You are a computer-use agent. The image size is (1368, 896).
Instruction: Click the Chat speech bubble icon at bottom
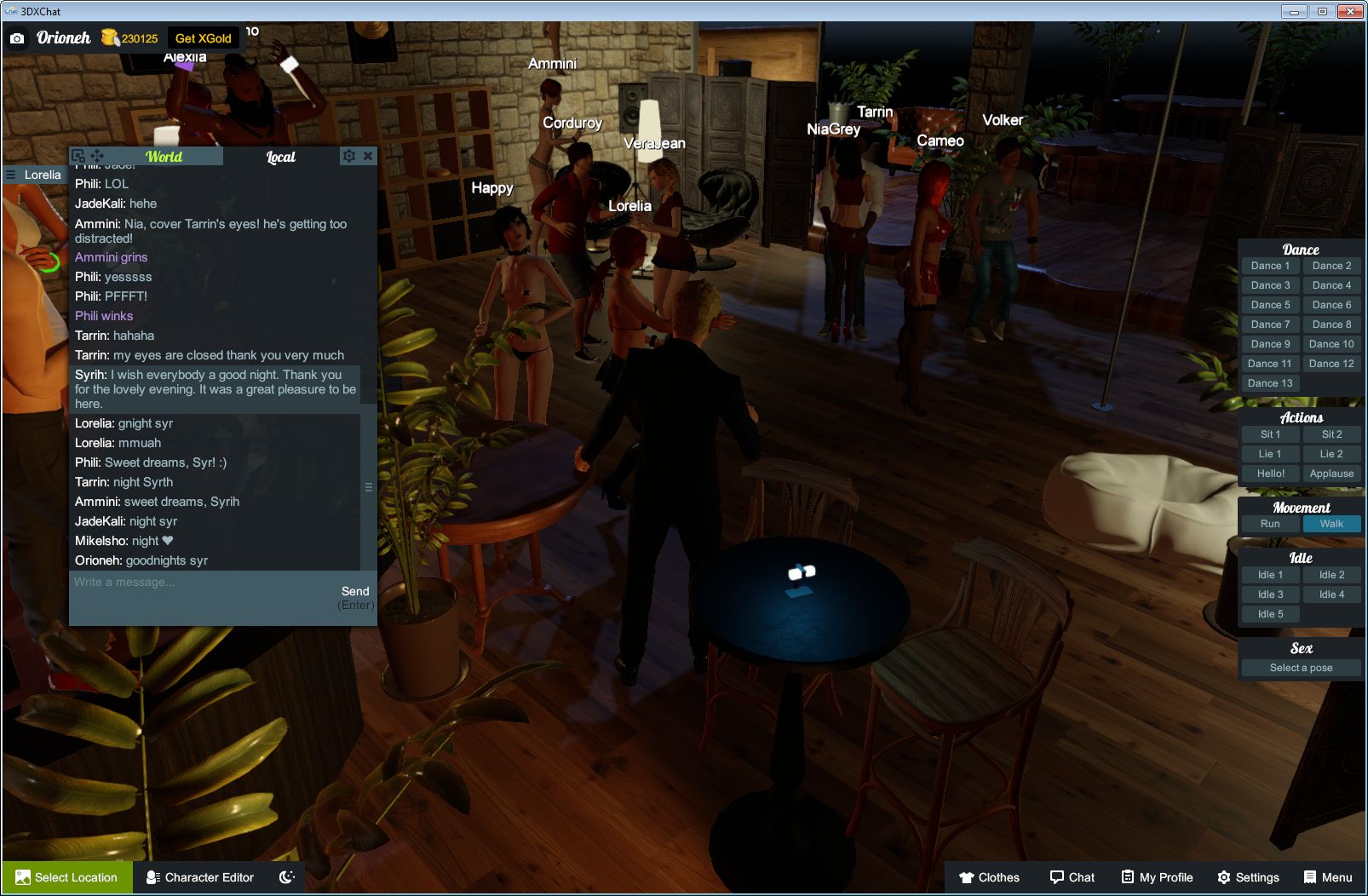(1056, 876)
